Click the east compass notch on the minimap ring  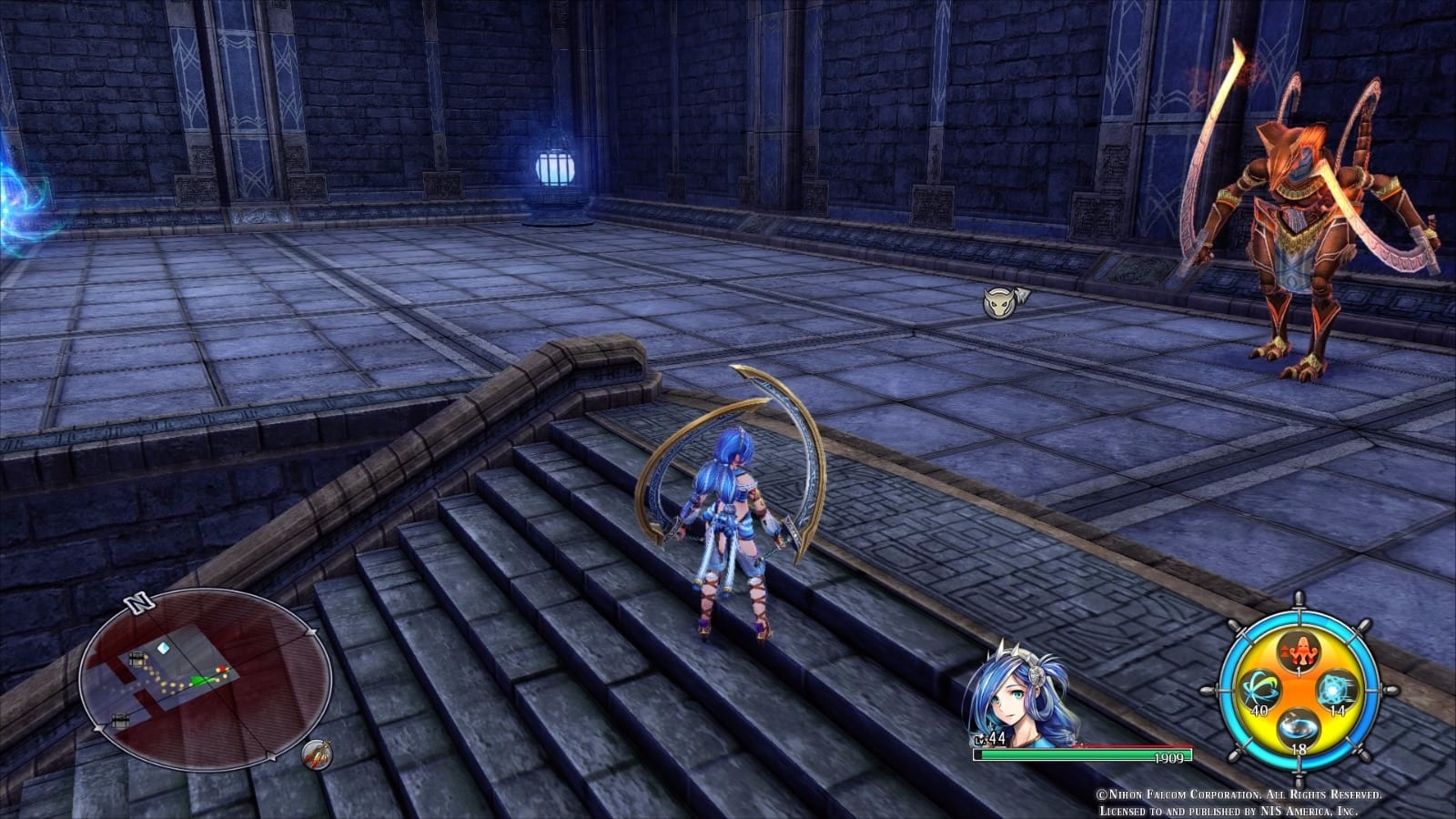tap(311, 632)
